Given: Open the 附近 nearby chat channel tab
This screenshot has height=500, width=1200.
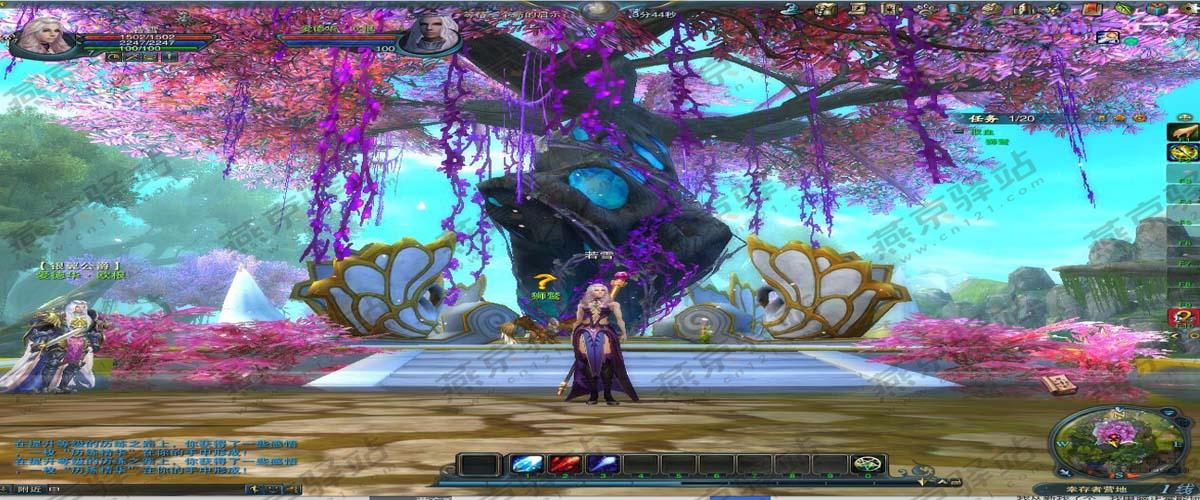Looking at the screenshot, I should click(x=30, y=490).
